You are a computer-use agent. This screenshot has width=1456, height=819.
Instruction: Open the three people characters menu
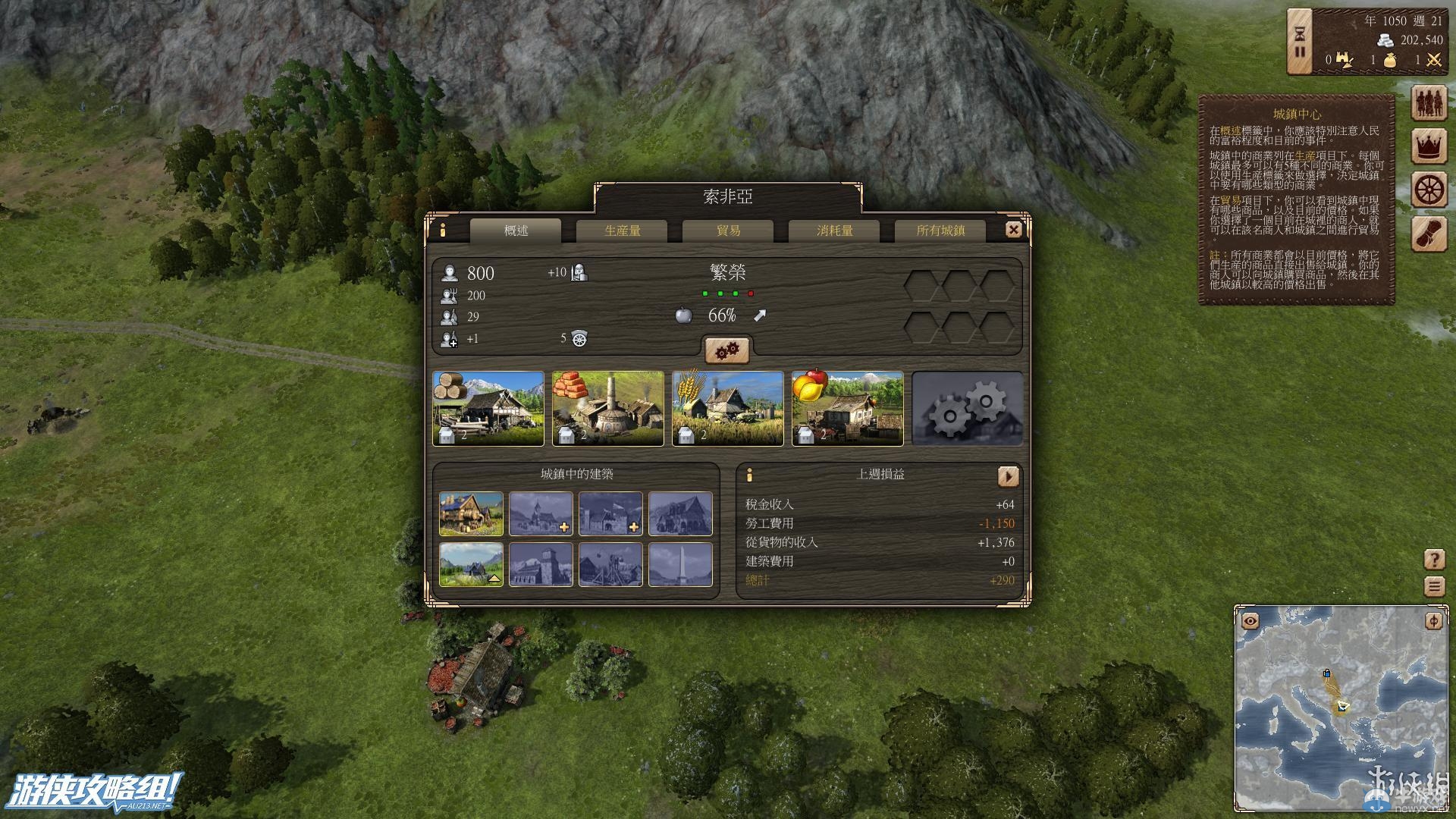(1429, 102)
